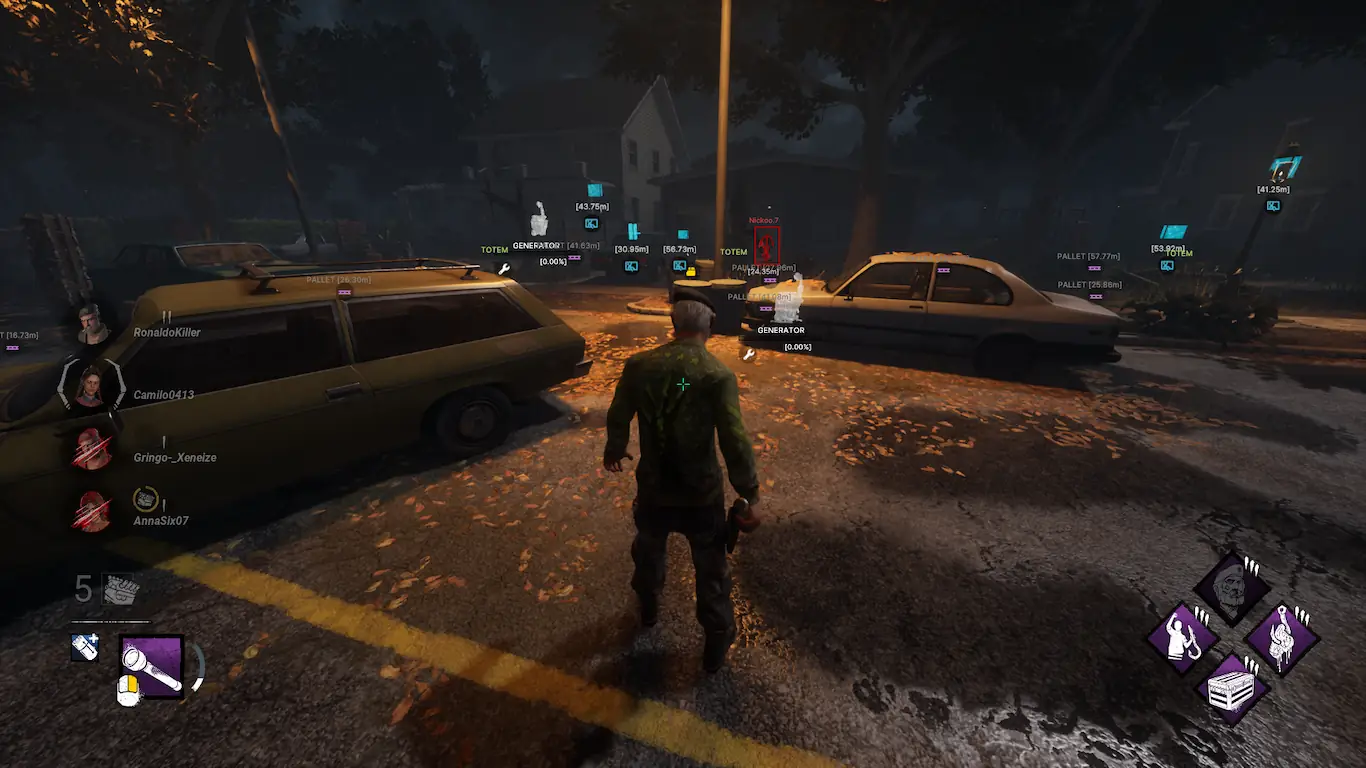Click the generators remaining icon
1366x768 pixels.
[x=120, y=589]
